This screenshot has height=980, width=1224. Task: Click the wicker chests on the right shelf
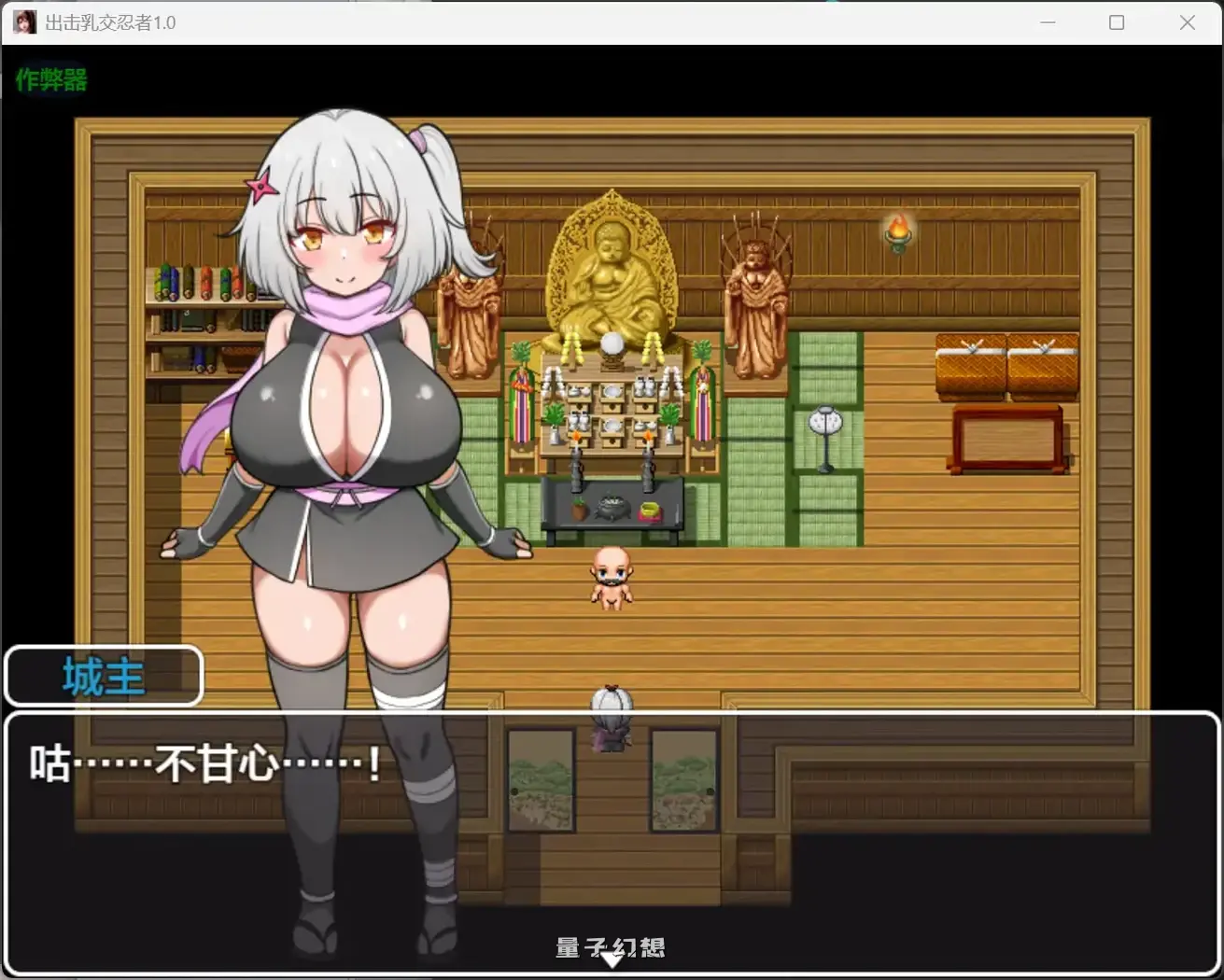(1006, 364)
